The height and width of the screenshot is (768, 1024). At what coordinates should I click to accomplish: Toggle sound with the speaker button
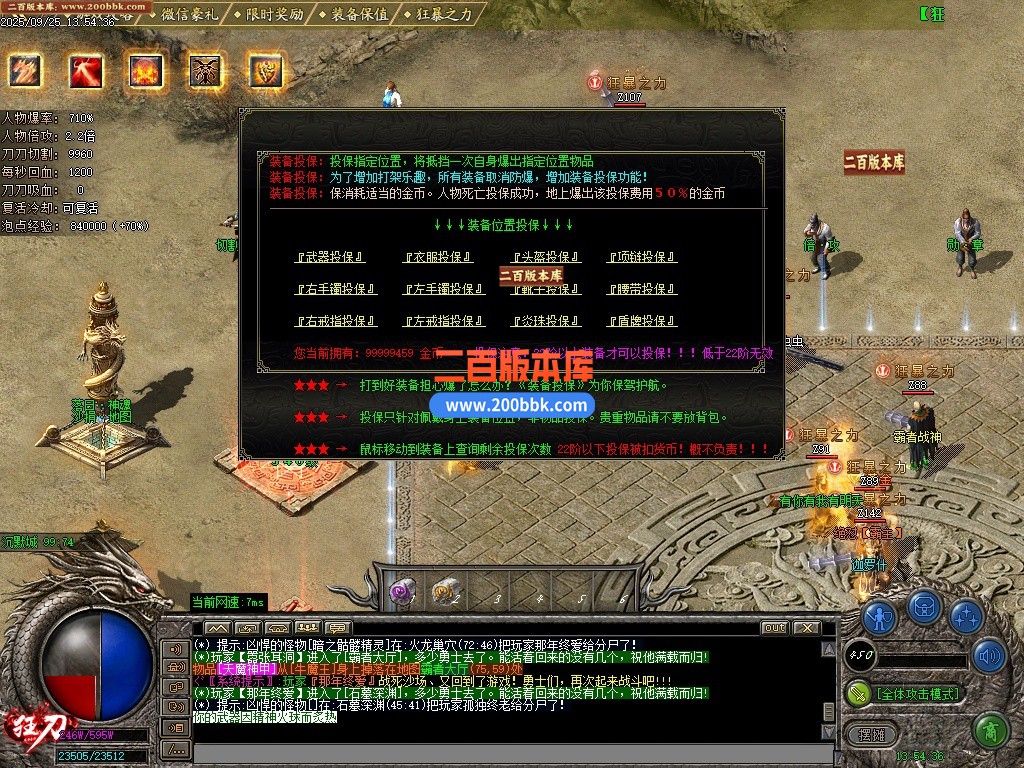pos(989,656)
